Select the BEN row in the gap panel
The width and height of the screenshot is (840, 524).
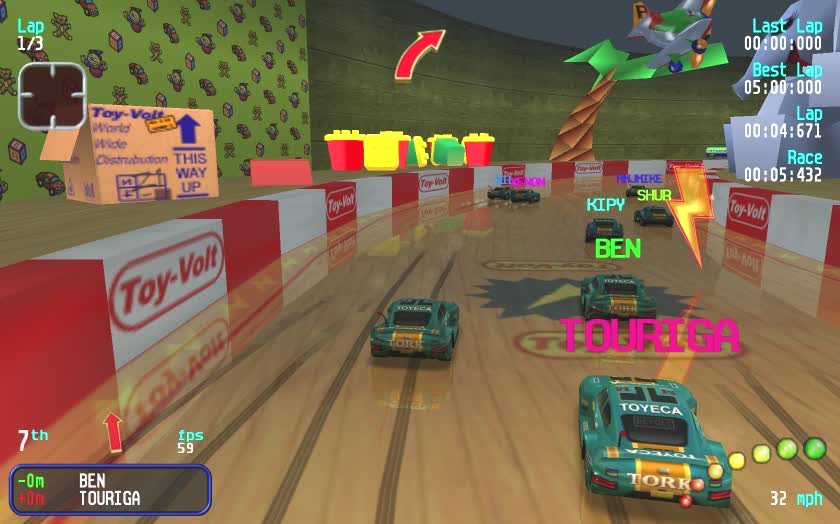pyautogui.click(x=110, y=481)
